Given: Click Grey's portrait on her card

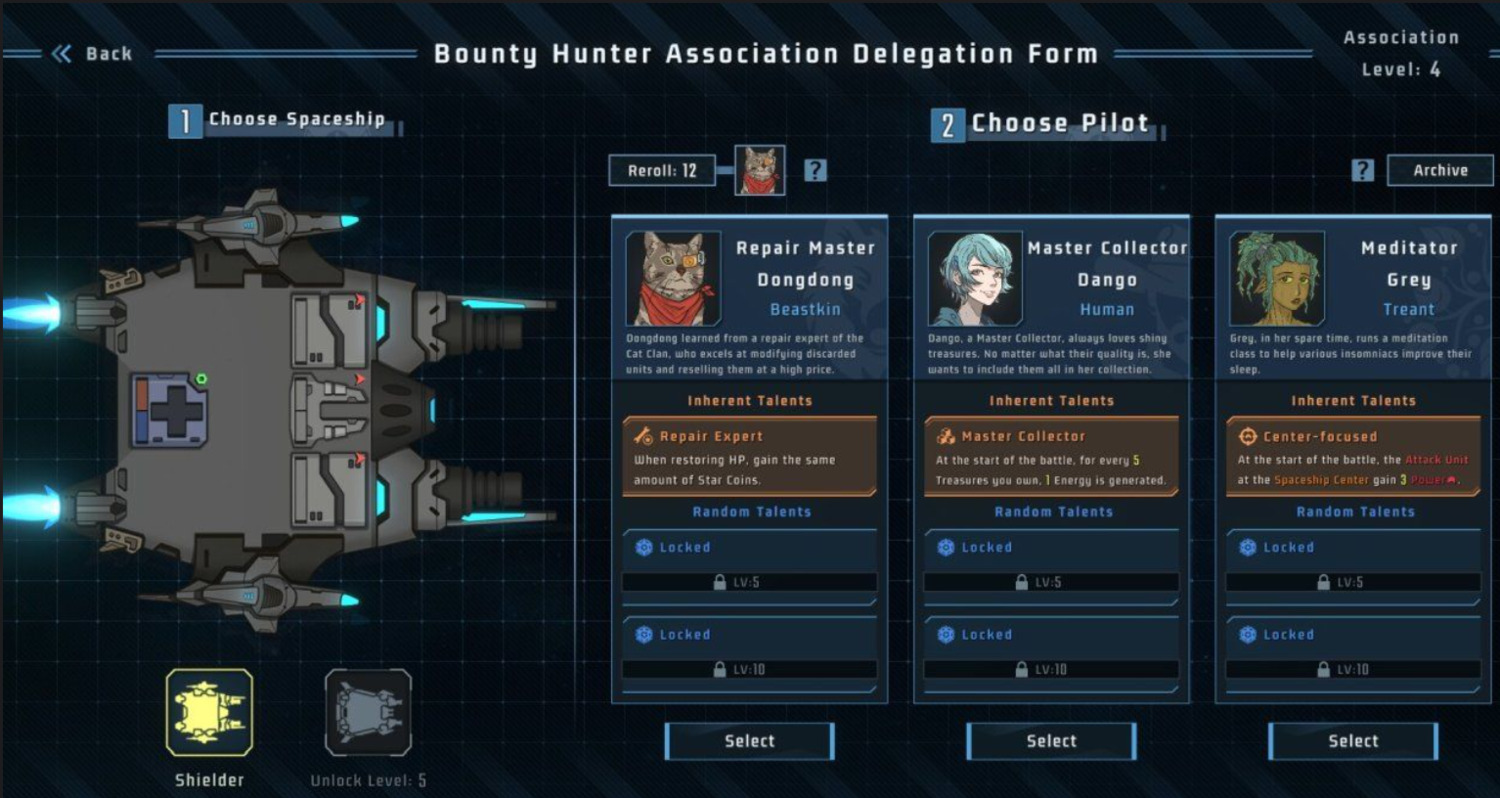Looking at the screenshot, I should pos(1277,279).
